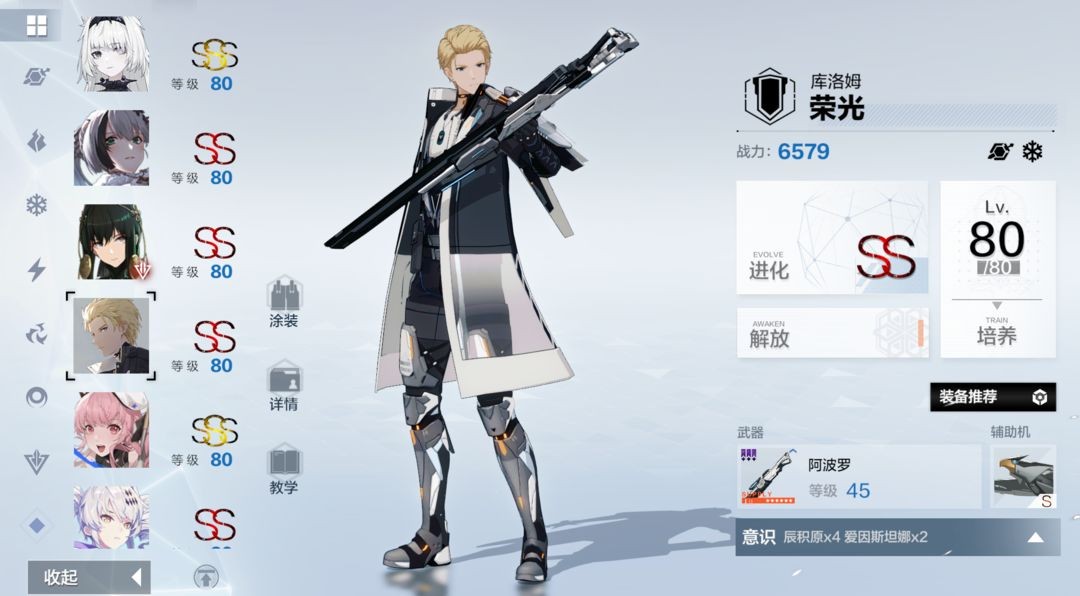Screen dimensions: 1080x596
Task: Open the 教学 tutorial menu
Action: click(x=284, y=470)
